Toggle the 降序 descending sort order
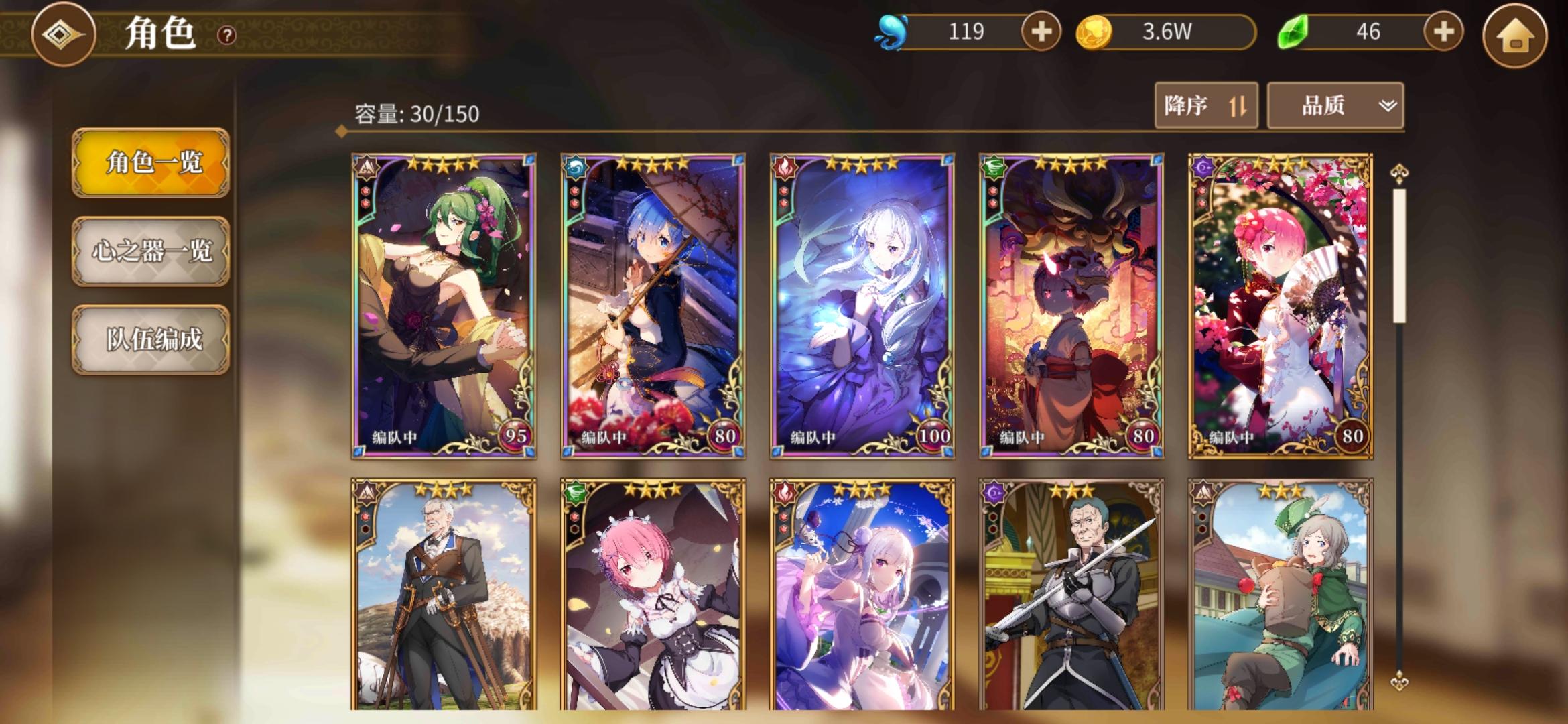This screenshot has width=1568, height=724. coord(1206,105)
